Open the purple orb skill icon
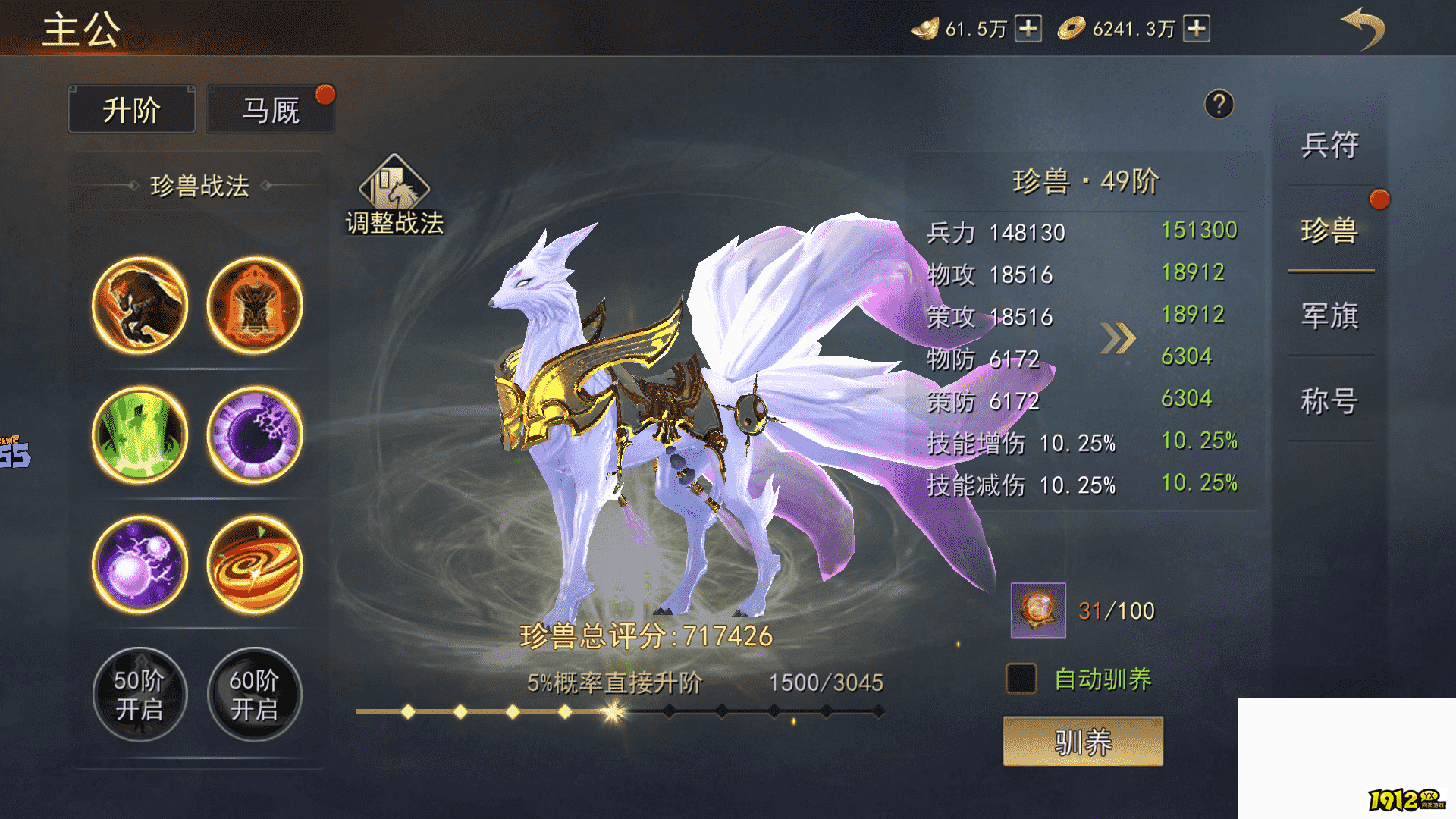Image resolution: width=1456 pixels, height=819 pixels. [140, 565]
